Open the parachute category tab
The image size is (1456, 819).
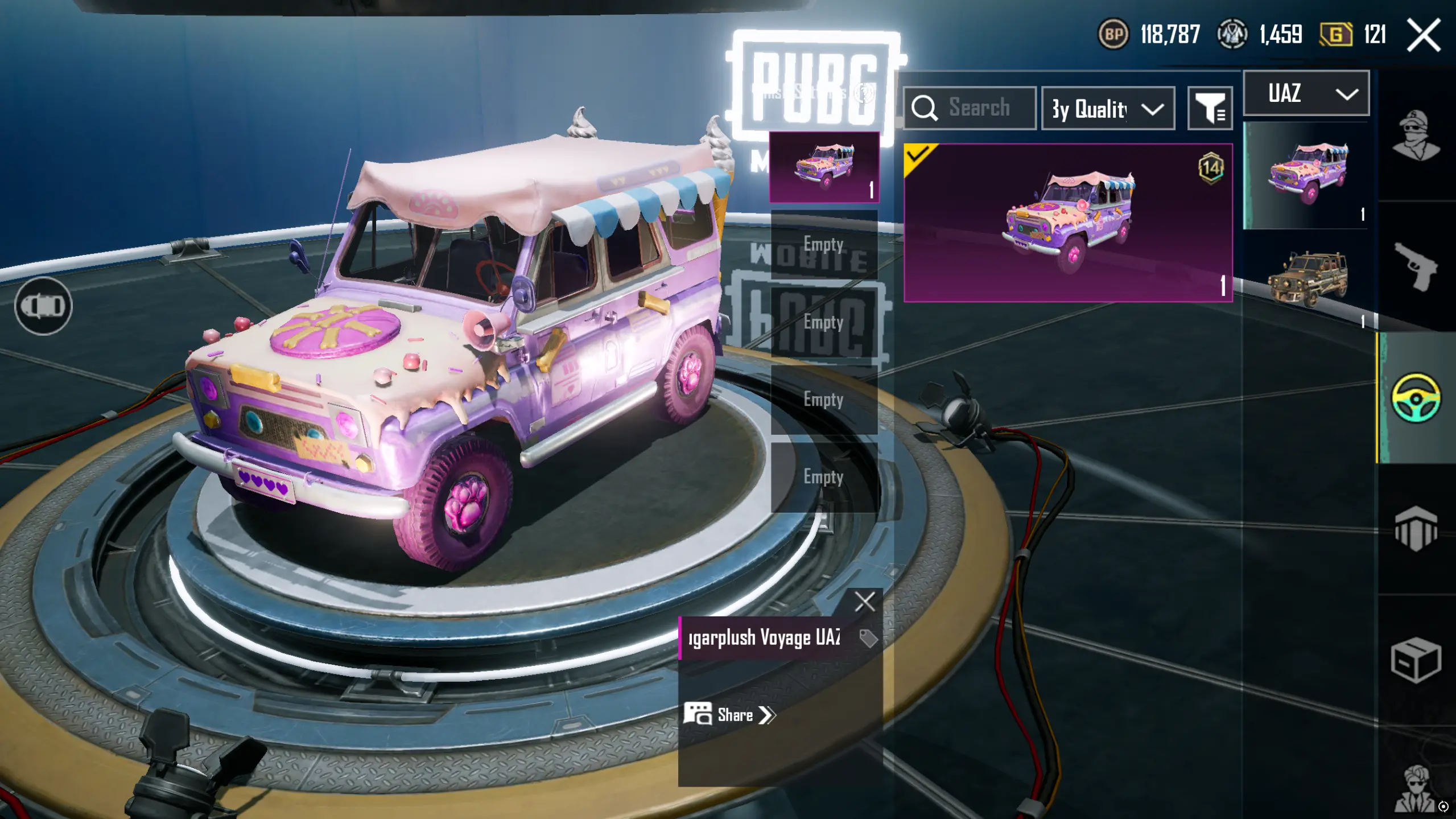coord(1416,528)
